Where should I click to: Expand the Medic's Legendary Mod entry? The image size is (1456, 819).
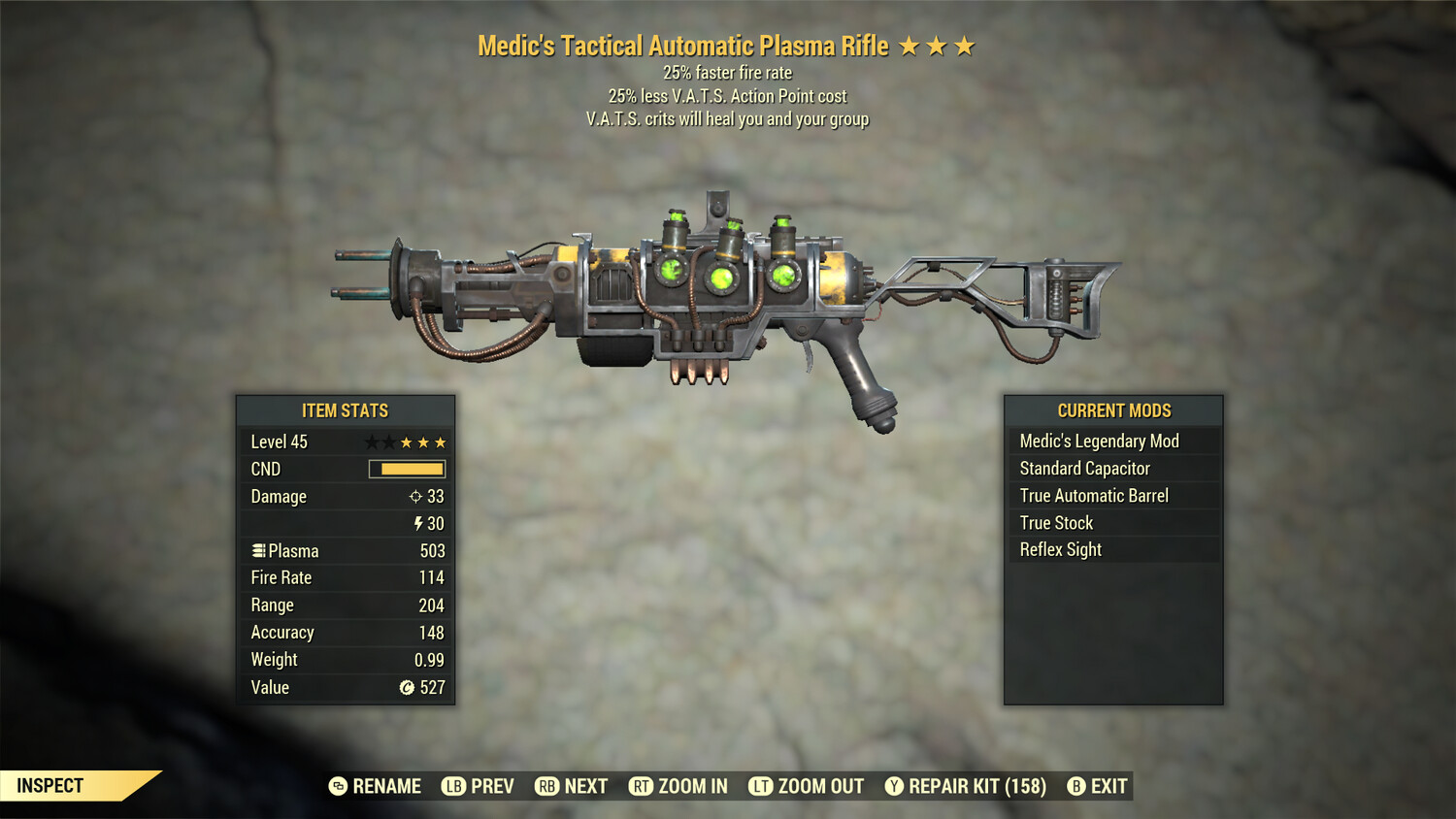1098,441
